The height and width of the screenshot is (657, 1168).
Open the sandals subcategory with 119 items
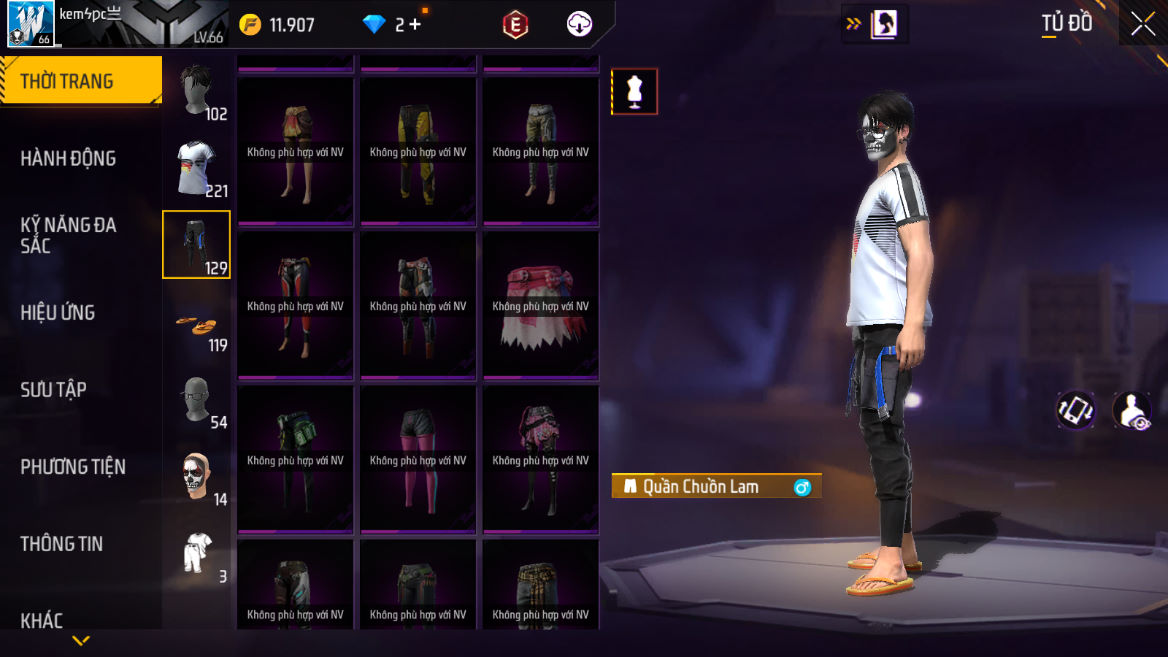(x=197, y=322)
